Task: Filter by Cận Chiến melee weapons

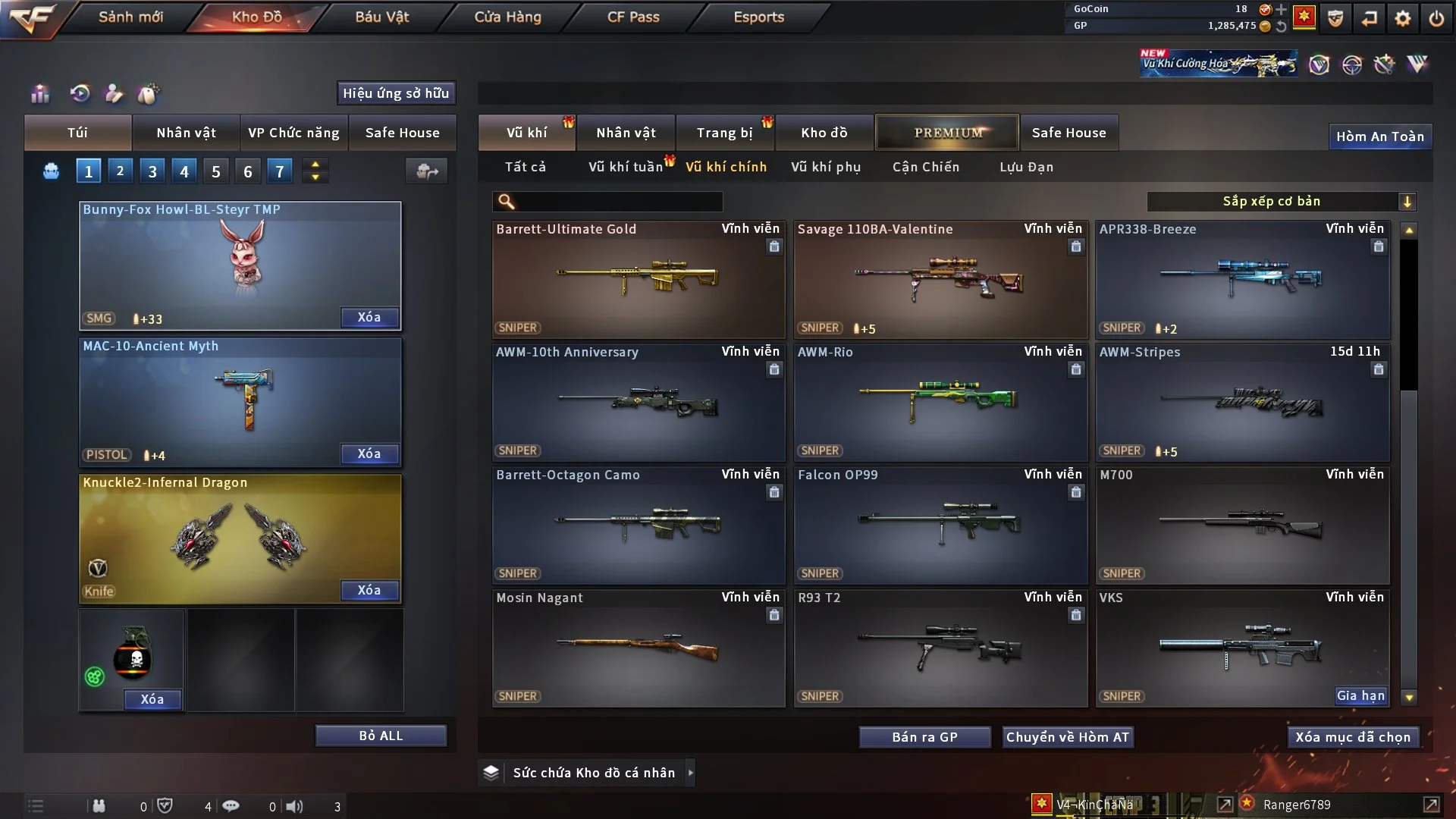Action: pos(925,167)
